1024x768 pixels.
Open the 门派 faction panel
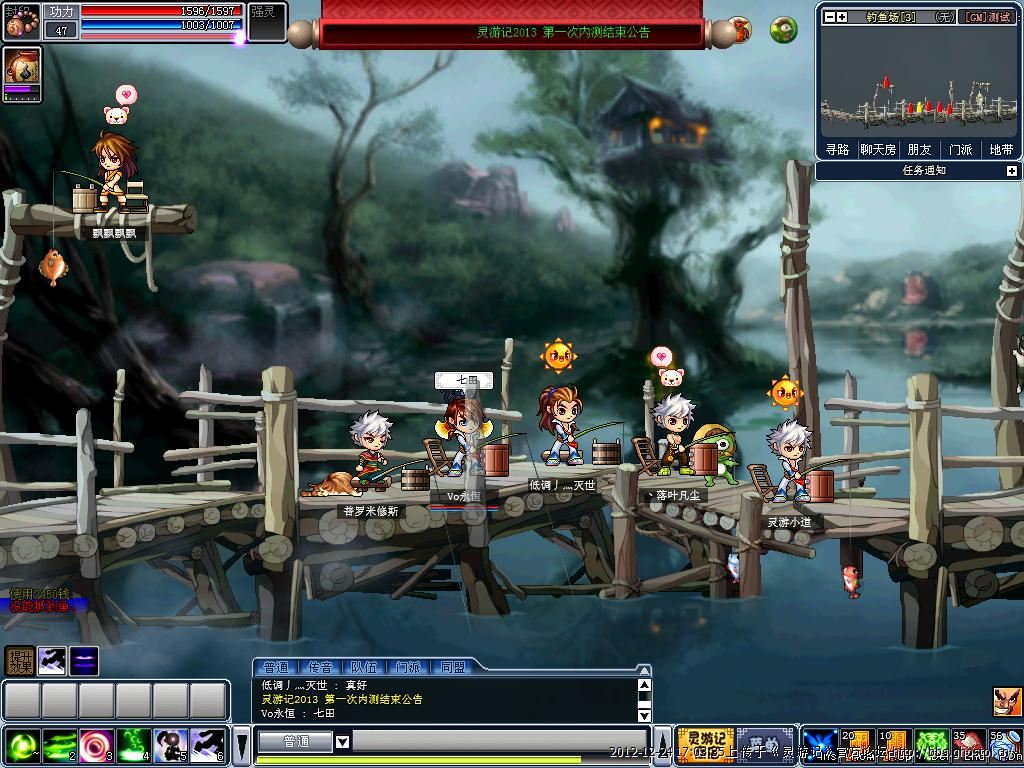[960, 150]
